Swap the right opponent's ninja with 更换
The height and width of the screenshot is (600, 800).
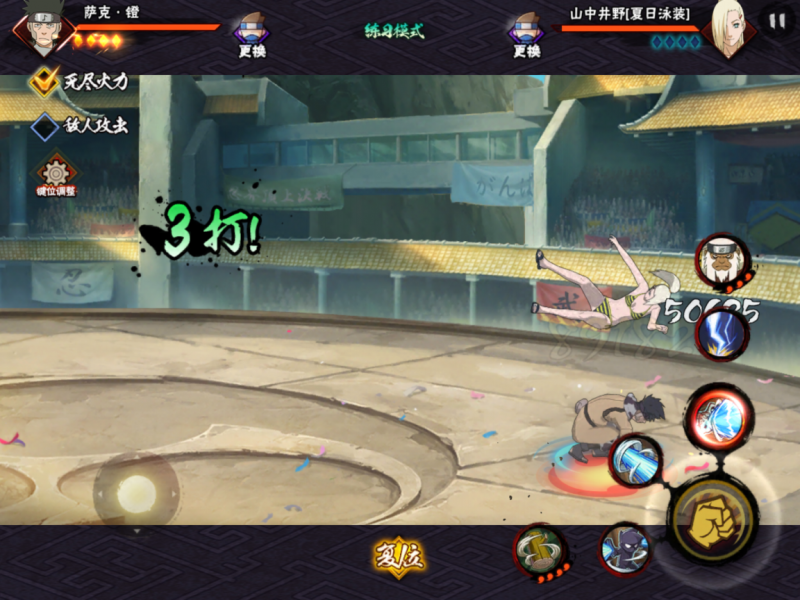[525, 33]
